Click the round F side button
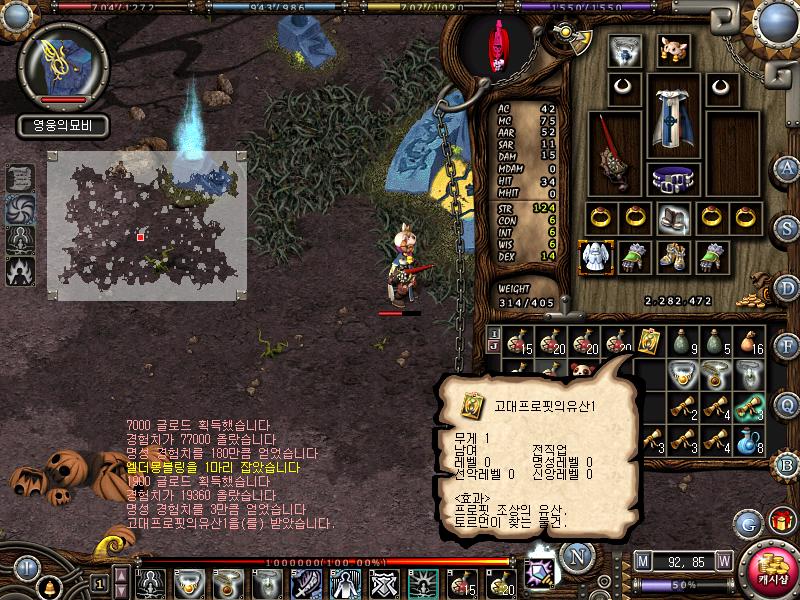800x600 pixels. [787, 347]
